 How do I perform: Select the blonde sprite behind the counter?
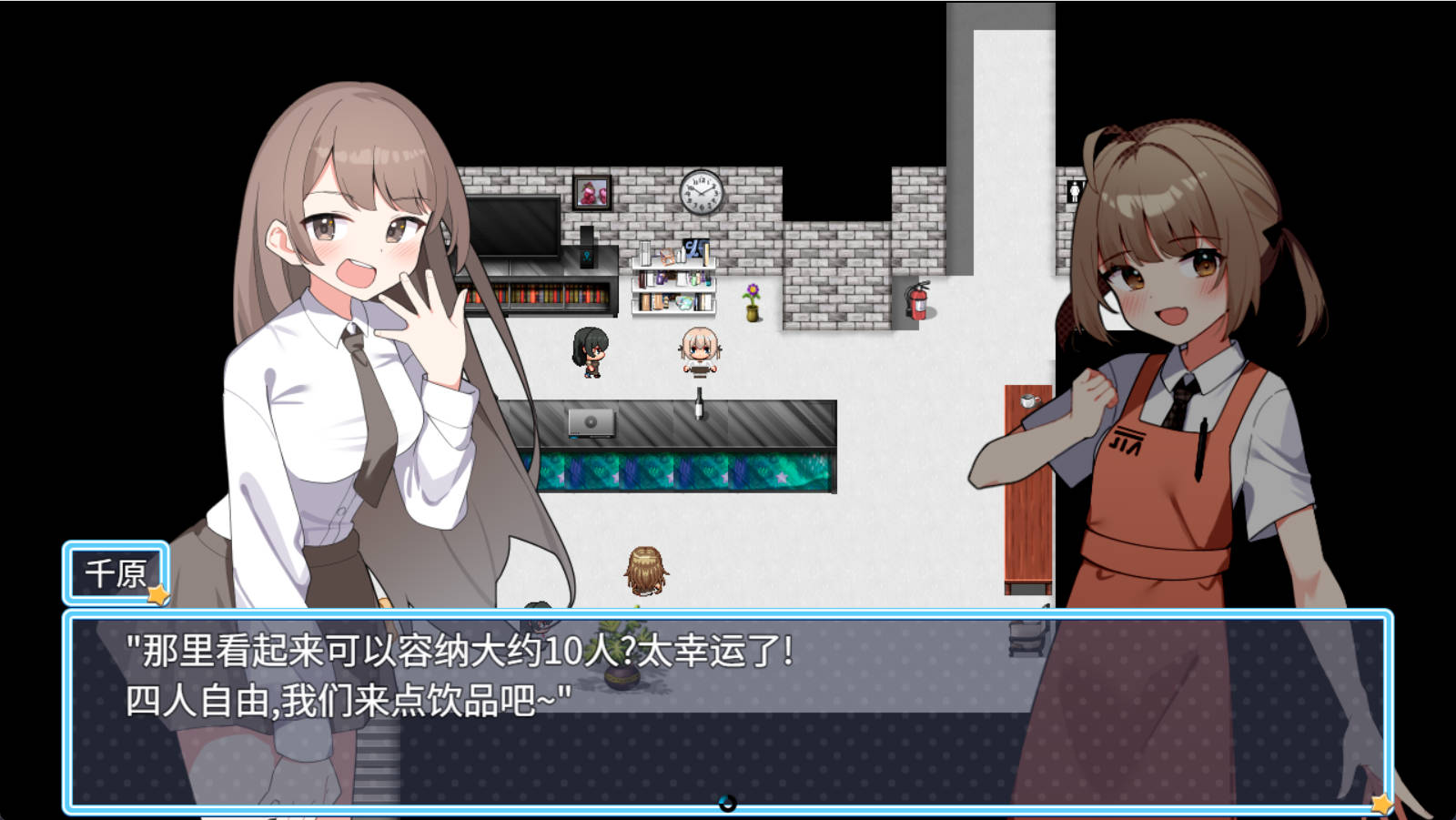point(698,350)
